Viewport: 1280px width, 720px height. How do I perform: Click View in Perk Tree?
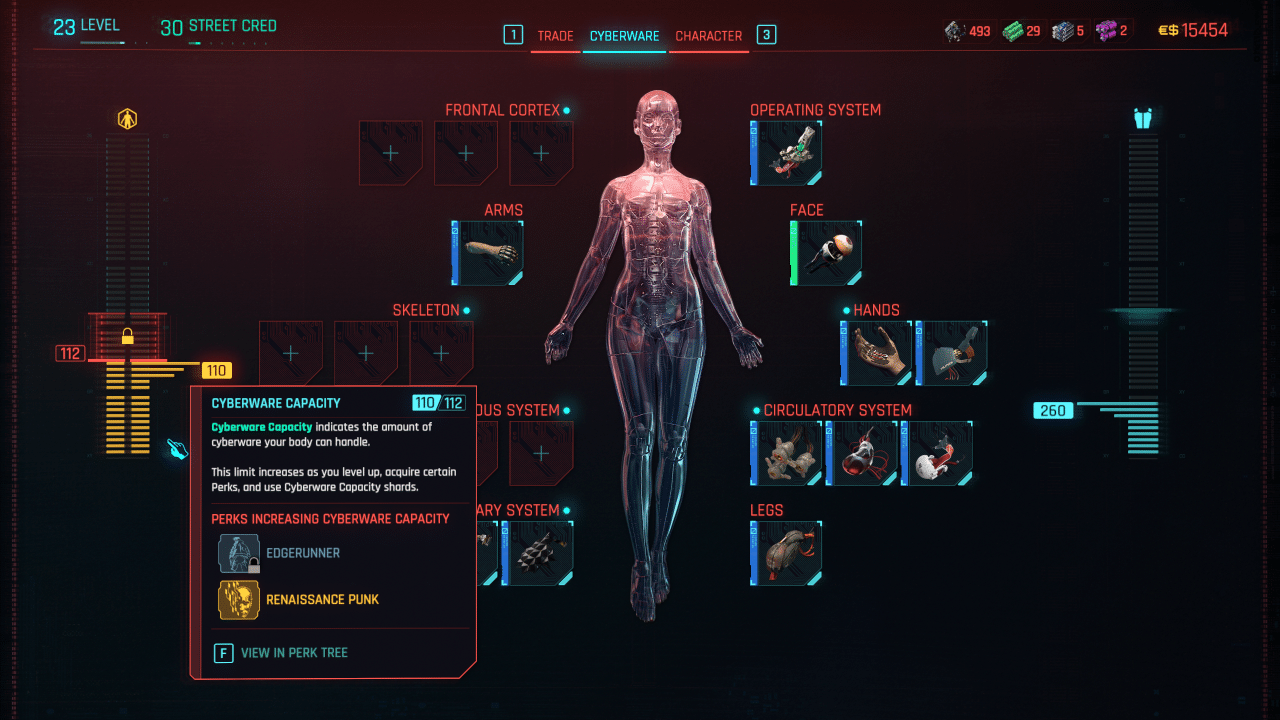(293, 652)
